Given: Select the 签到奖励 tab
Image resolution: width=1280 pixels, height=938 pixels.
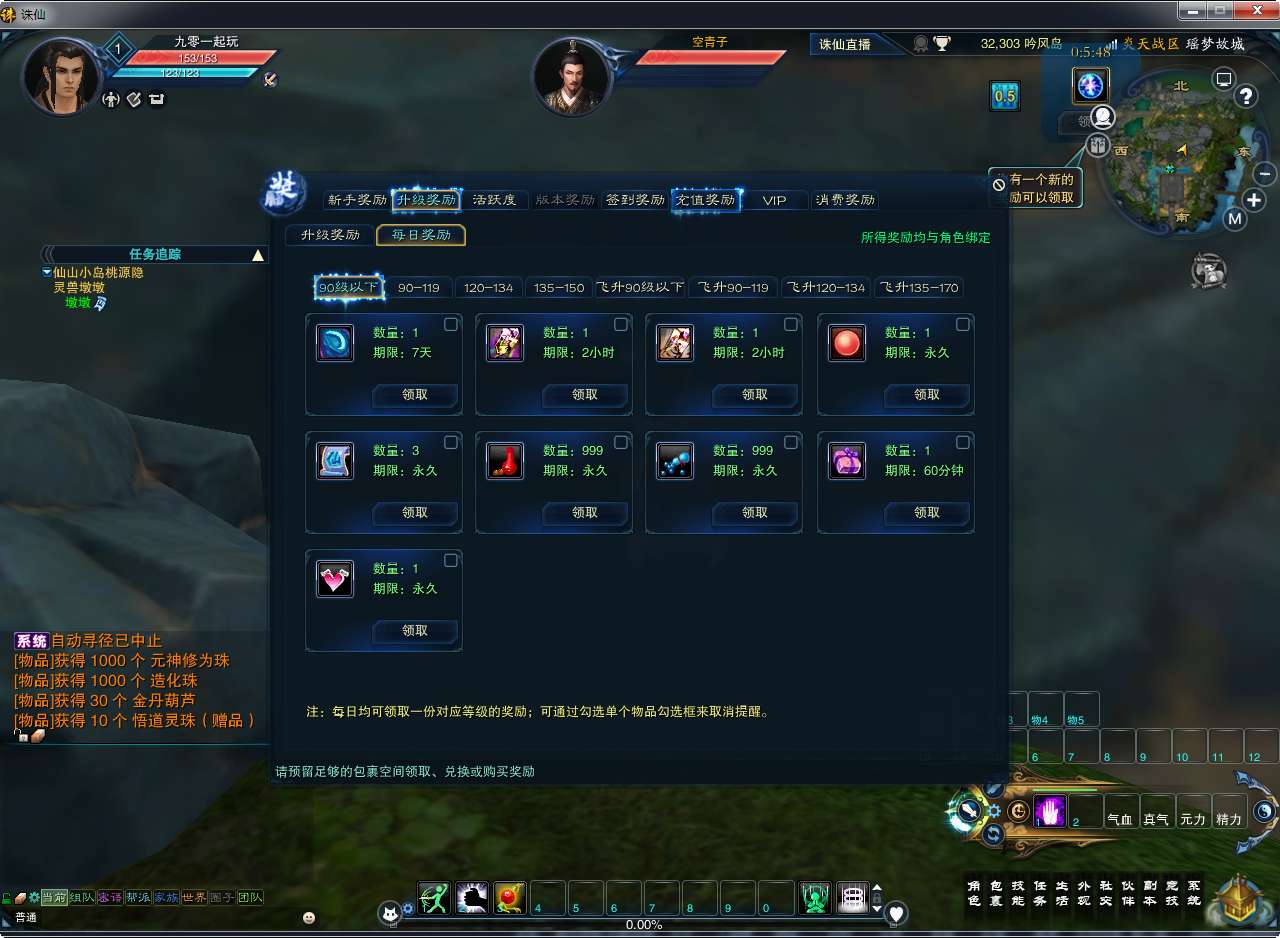Looking at the screenshot, I should pyautogui.click(x=635, y=200).
